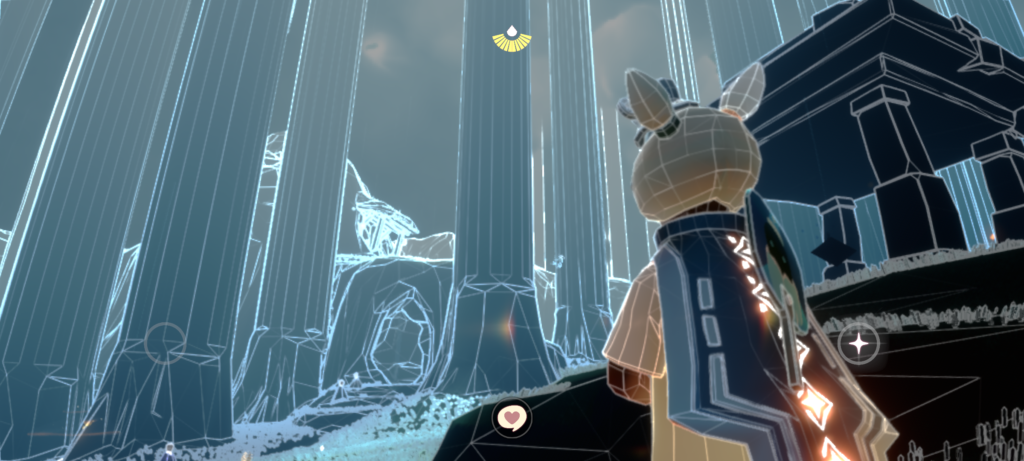This screenshot has height=461, width=1024.
Task: Tap the four-point star fly button
Action: pyautogui.click(x=858, y=344)
